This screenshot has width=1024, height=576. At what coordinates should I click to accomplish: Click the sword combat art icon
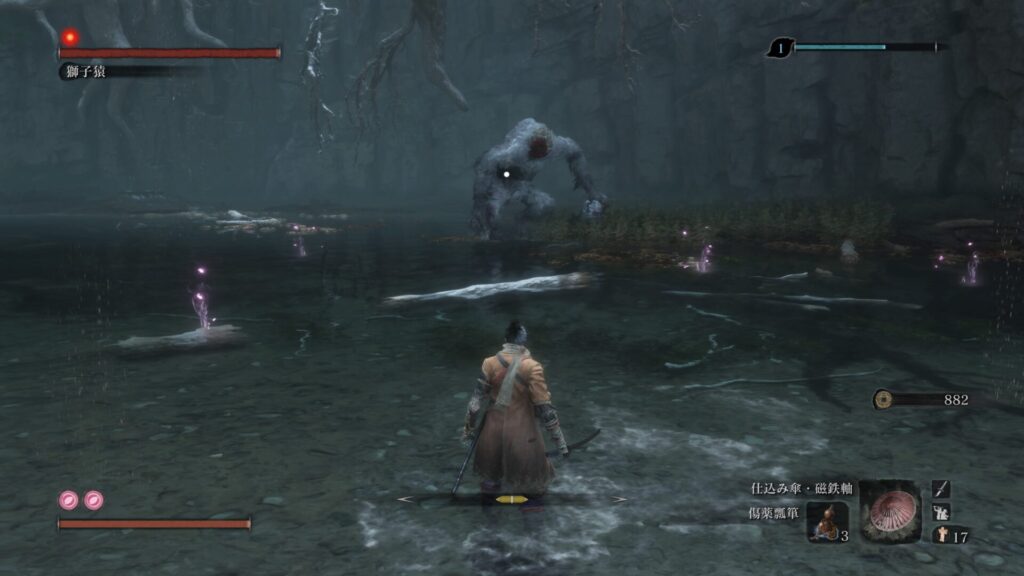(941, 489)
